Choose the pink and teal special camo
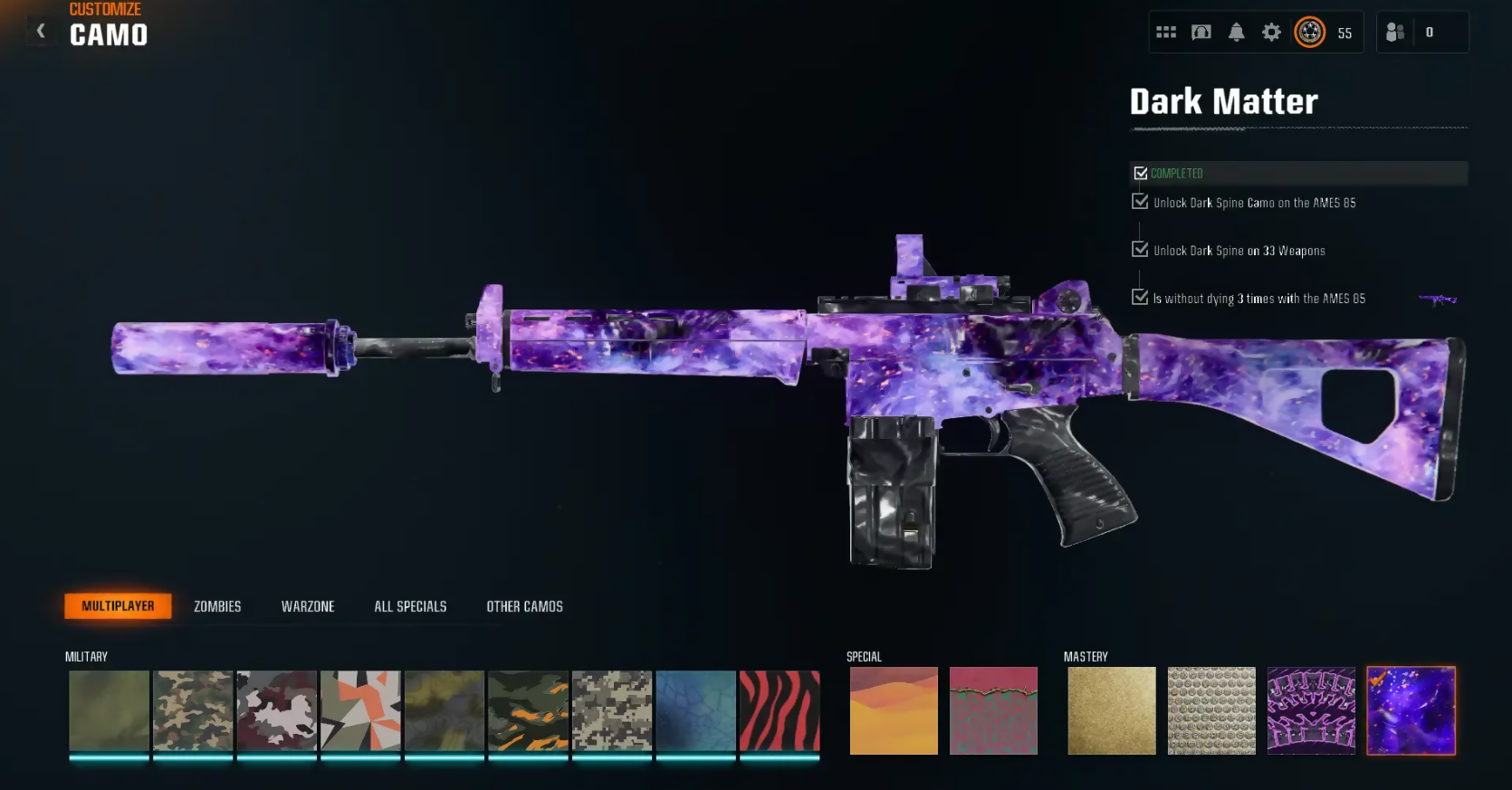This screenshot has width=1512, height=790. pyautogui.click(x=993, y=710)
